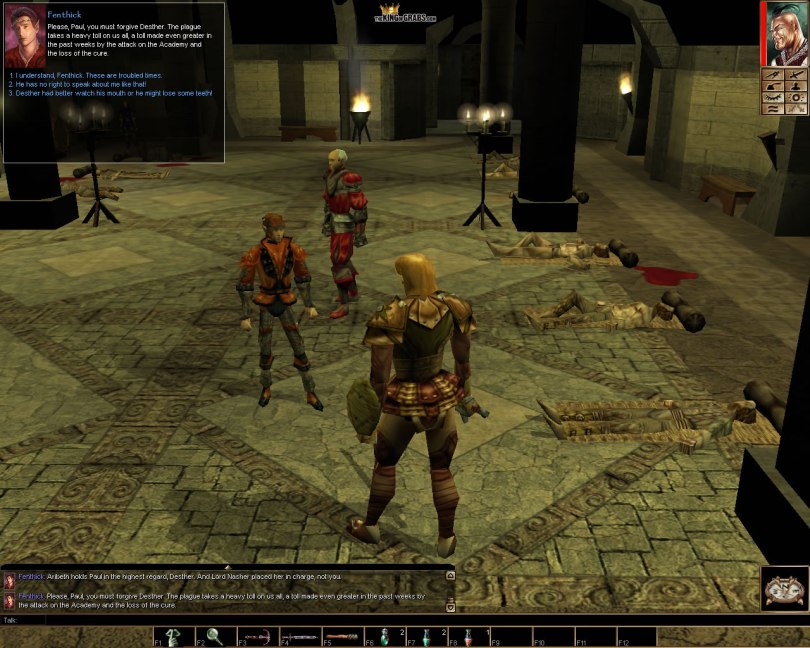Screen dimensions: 810x648
Task: Equip the sword in quickslot F4
Action: (x=301, y=636)
